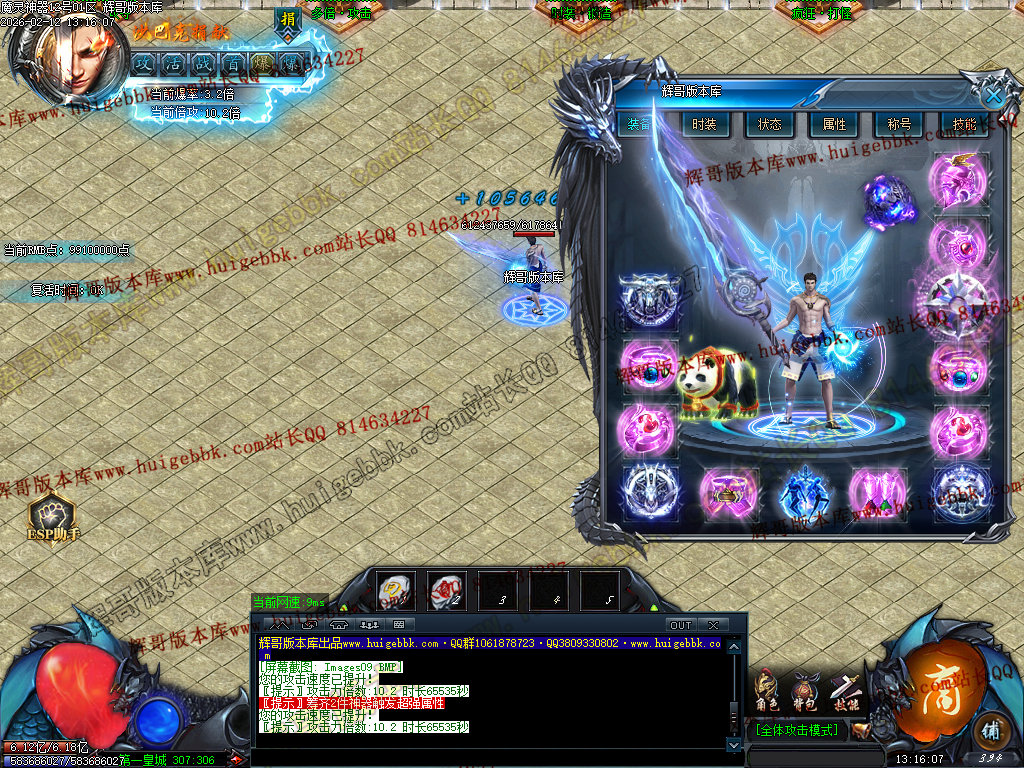Show the 属性 attributes tab
Image resolution: width=1024 pixels, height=768 pixels.
click(x=834, y=125)
